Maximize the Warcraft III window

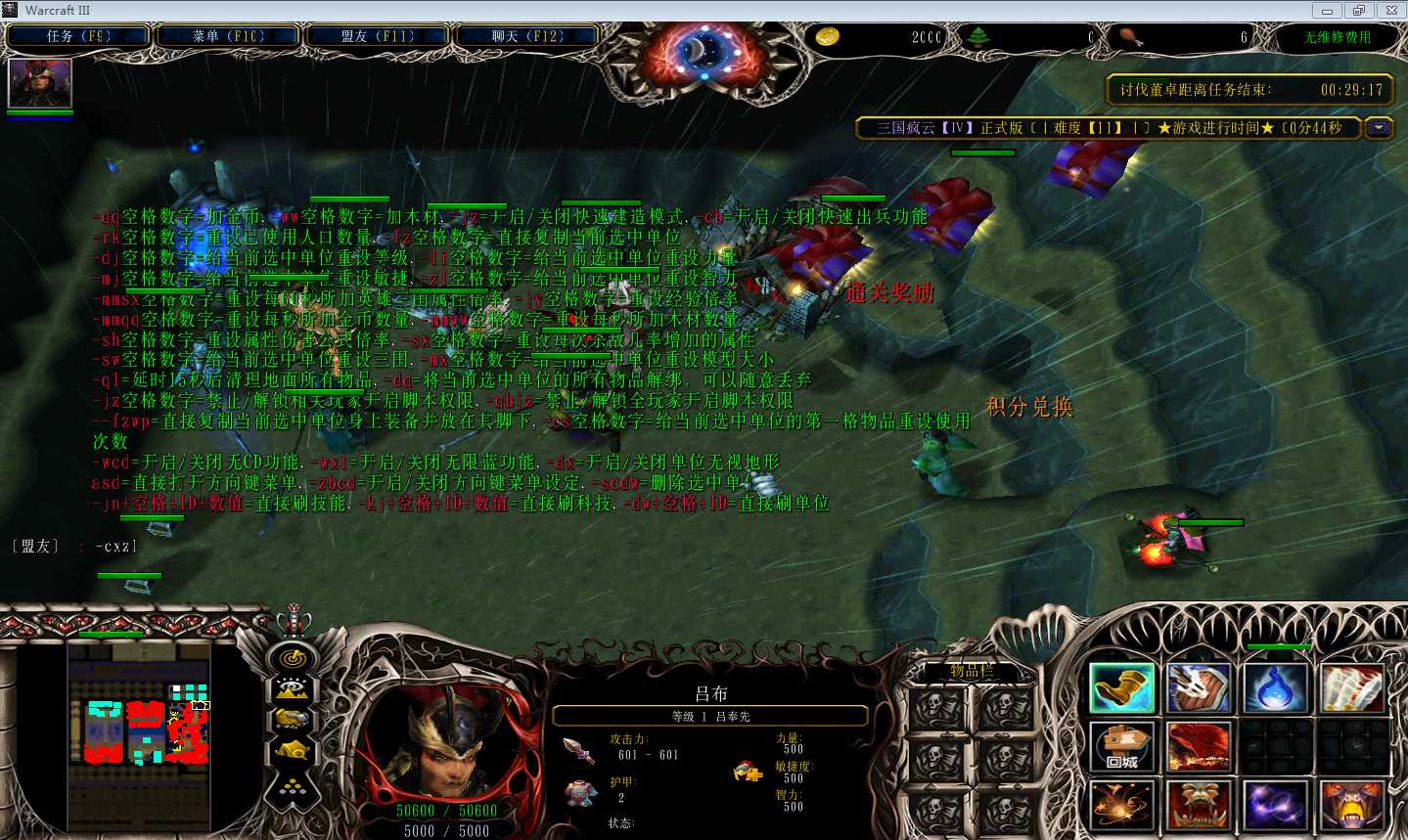(x=1358, y=11)
